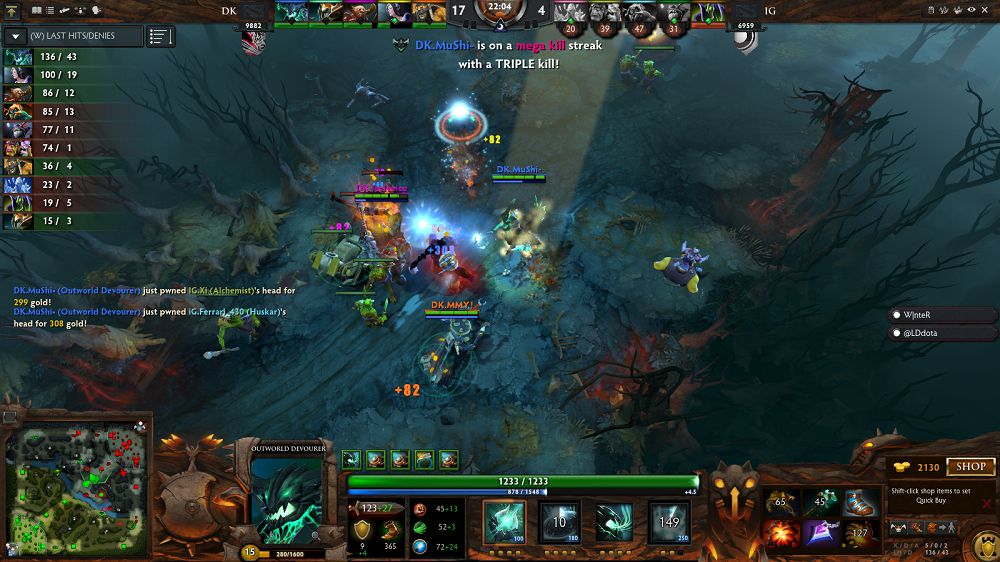
Task: Select the Astral Imprisonment ability on cooldown
Action: [560, 521]
